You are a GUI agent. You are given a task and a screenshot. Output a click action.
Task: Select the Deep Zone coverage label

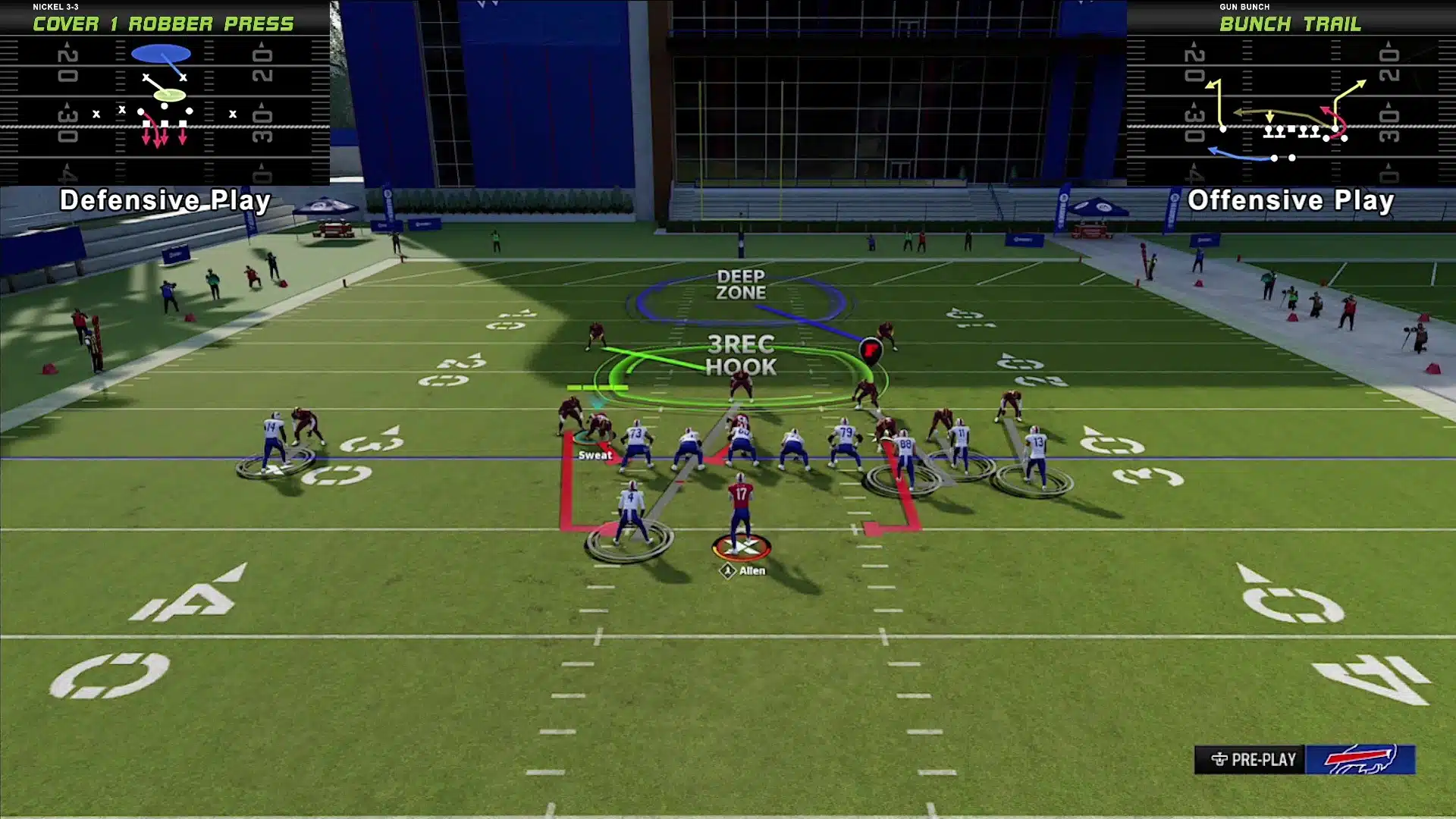741,285
